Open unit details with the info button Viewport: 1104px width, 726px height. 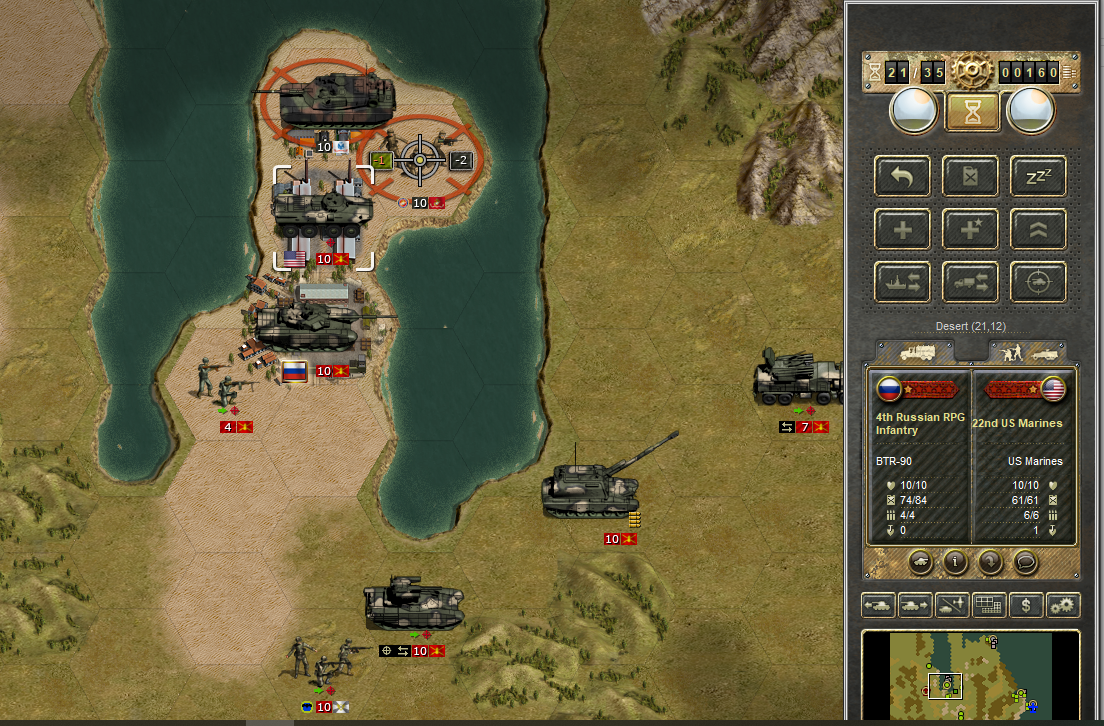[x=956, y=562]
